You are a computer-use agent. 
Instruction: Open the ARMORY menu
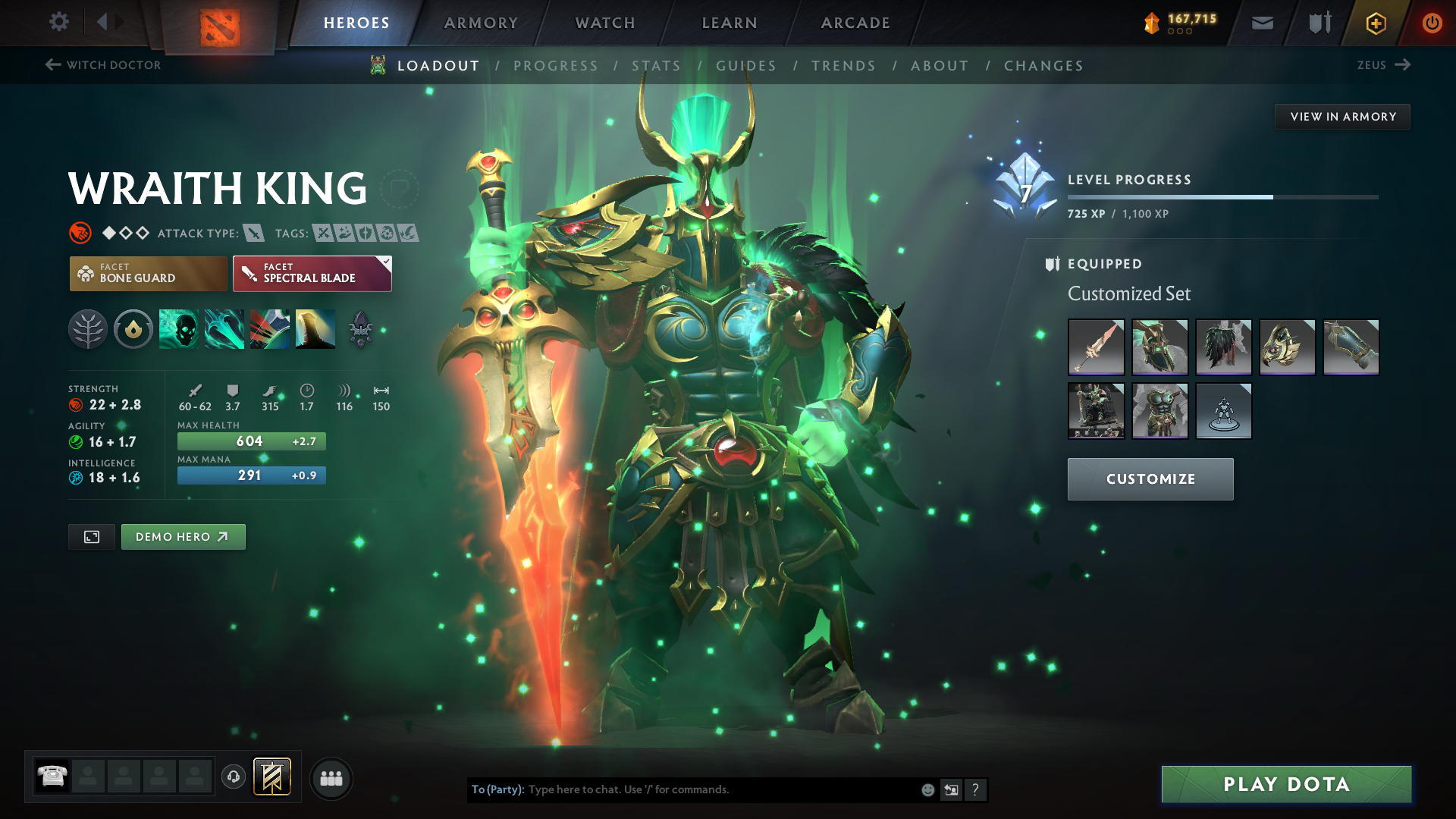point(480,22)
